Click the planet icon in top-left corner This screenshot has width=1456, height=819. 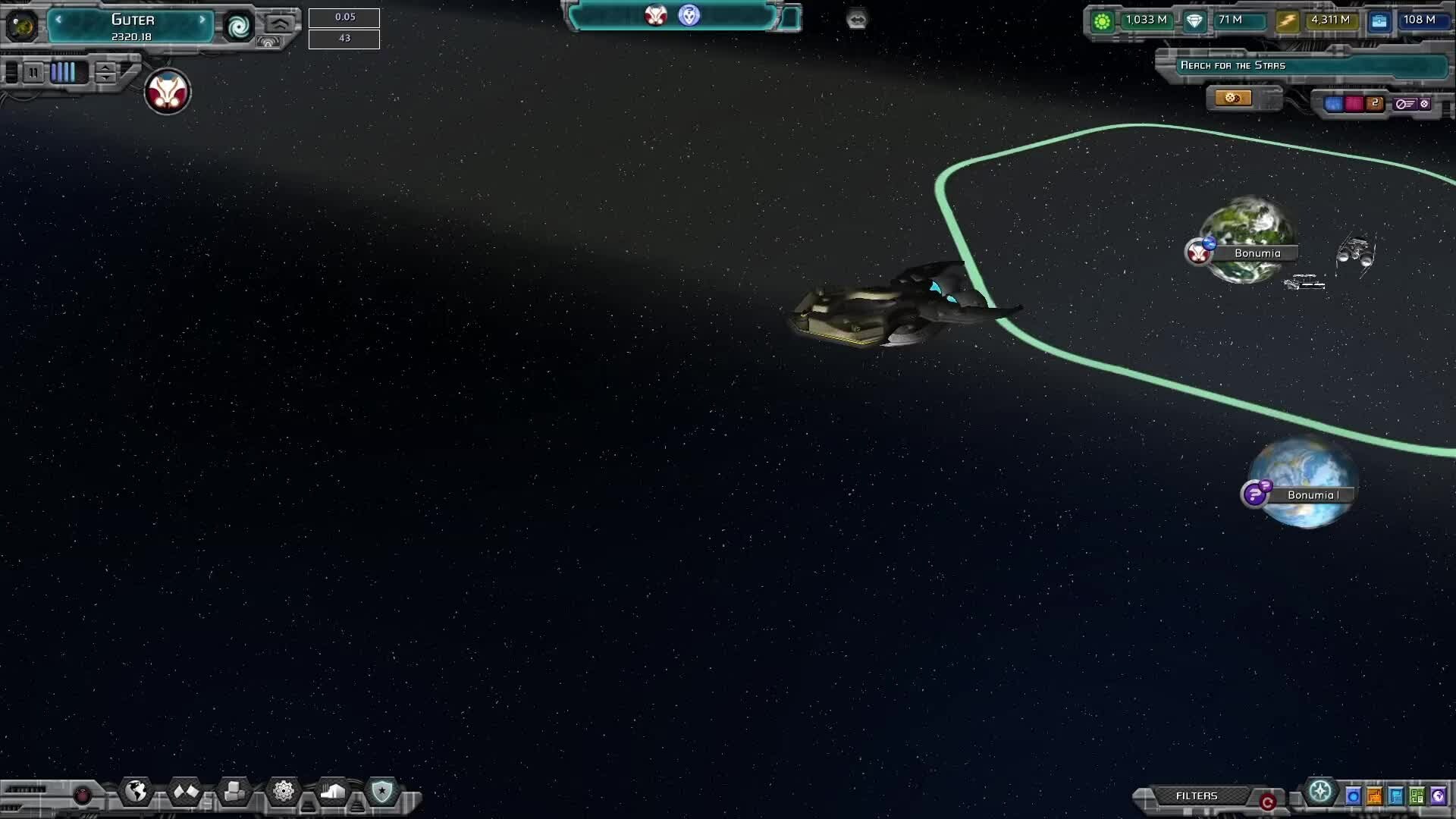click(21, 26)
